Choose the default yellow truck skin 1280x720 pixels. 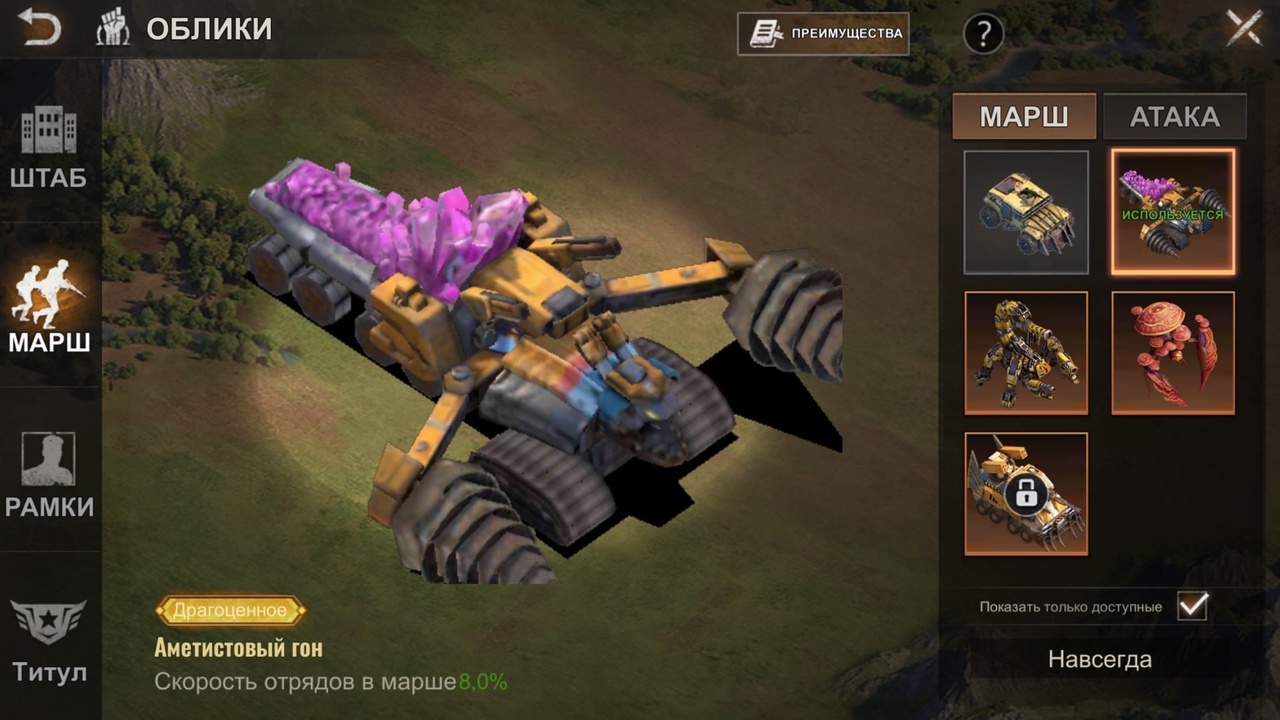[x=1026, y=212]
